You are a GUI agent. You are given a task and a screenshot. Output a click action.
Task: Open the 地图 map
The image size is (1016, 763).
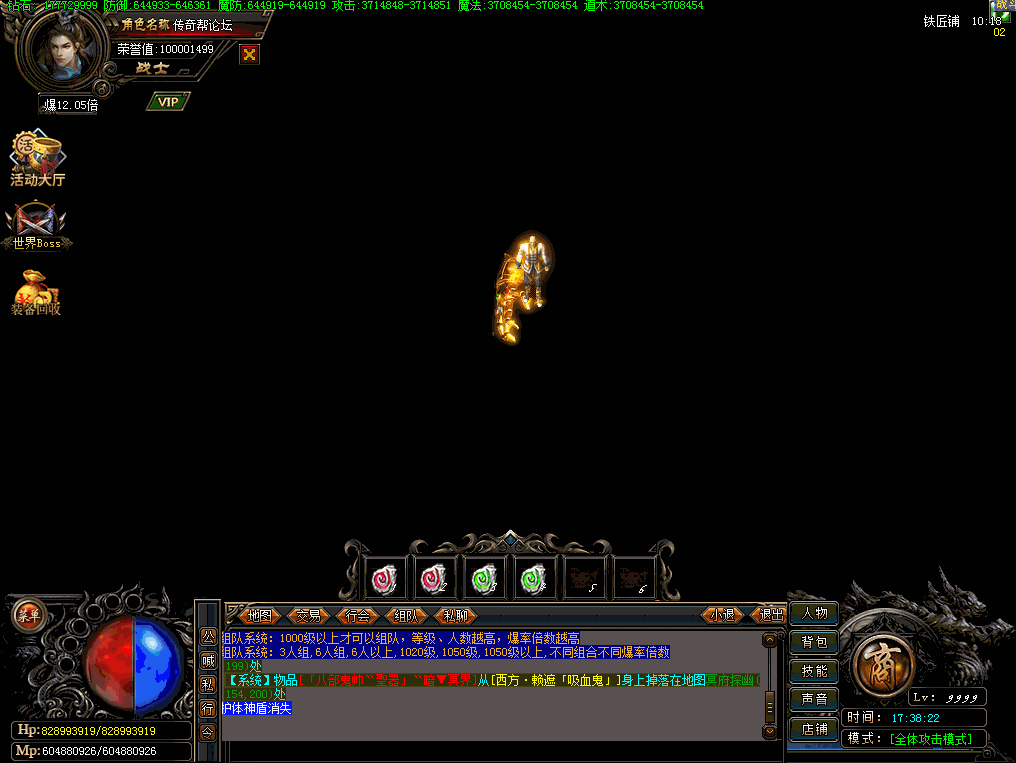(x=260, y=615)
